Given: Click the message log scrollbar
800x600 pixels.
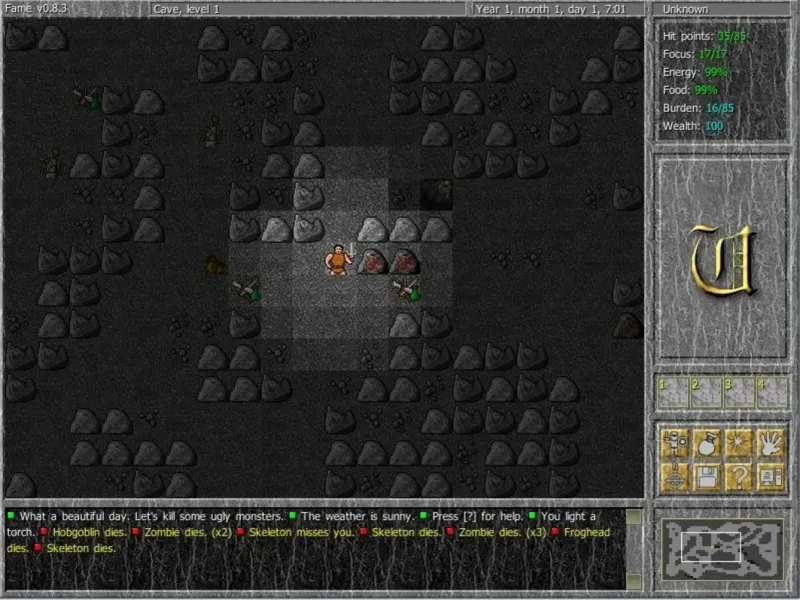Looking at the screenshot, I should tap(636, 547).
